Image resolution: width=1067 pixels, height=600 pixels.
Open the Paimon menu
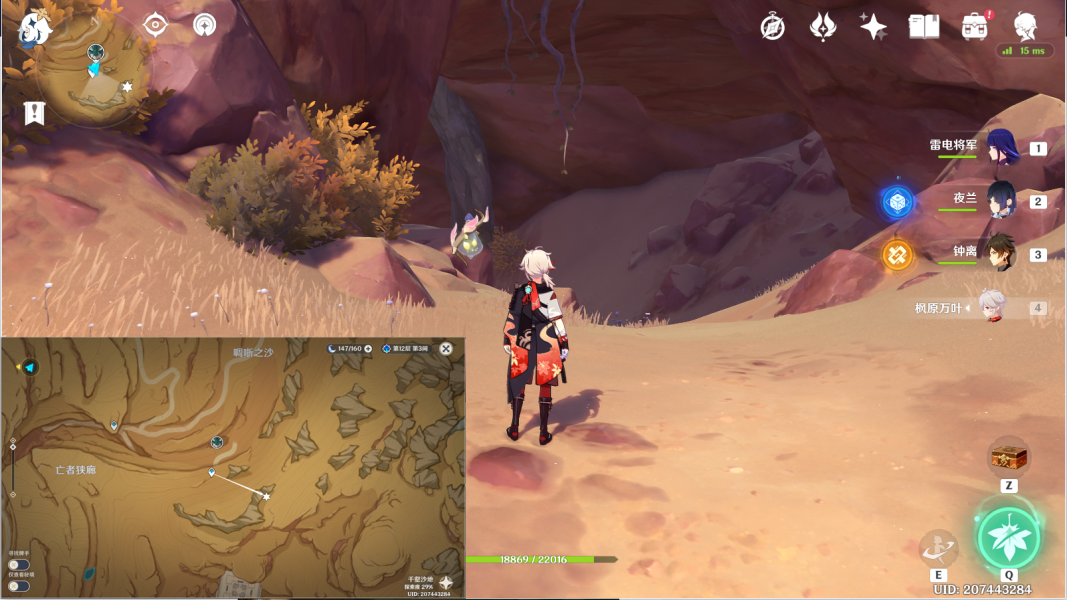tap(36, 28)
